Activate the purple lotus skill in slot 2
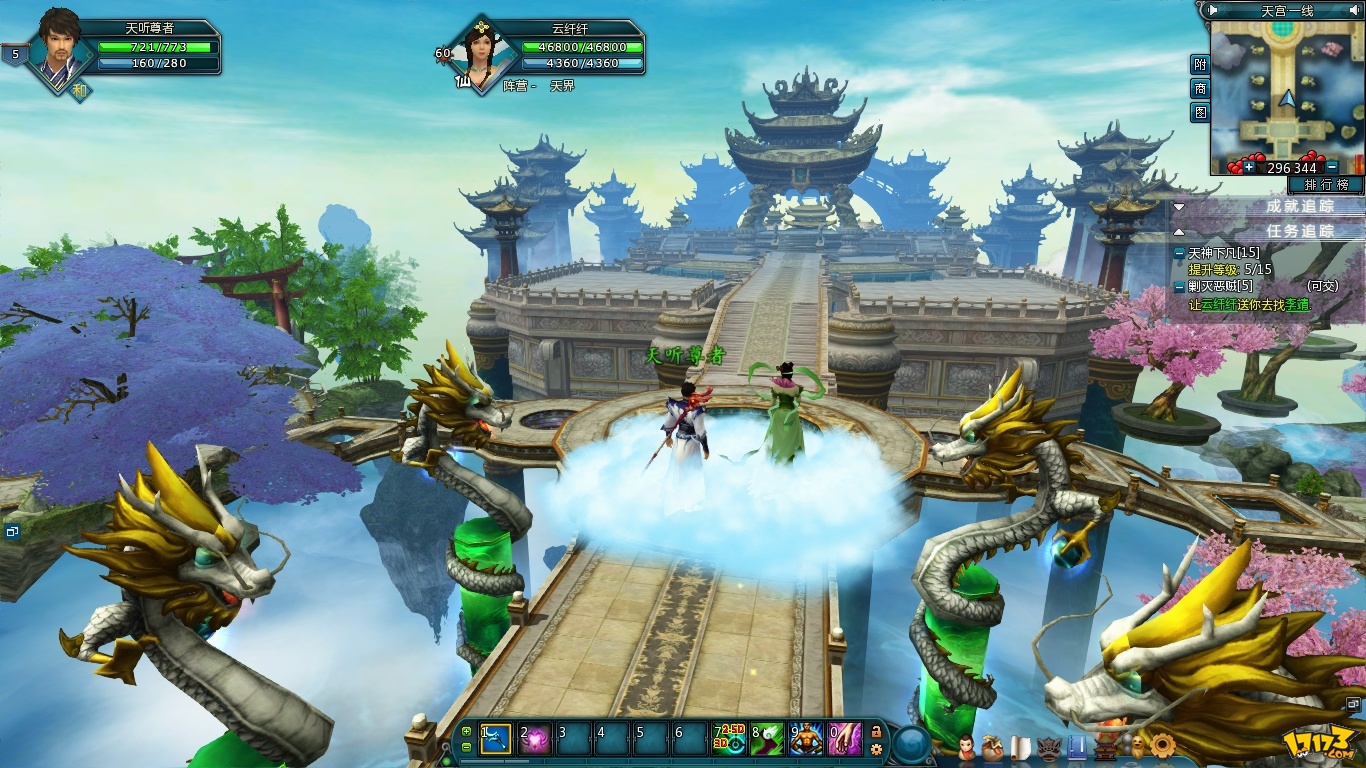 535,739
